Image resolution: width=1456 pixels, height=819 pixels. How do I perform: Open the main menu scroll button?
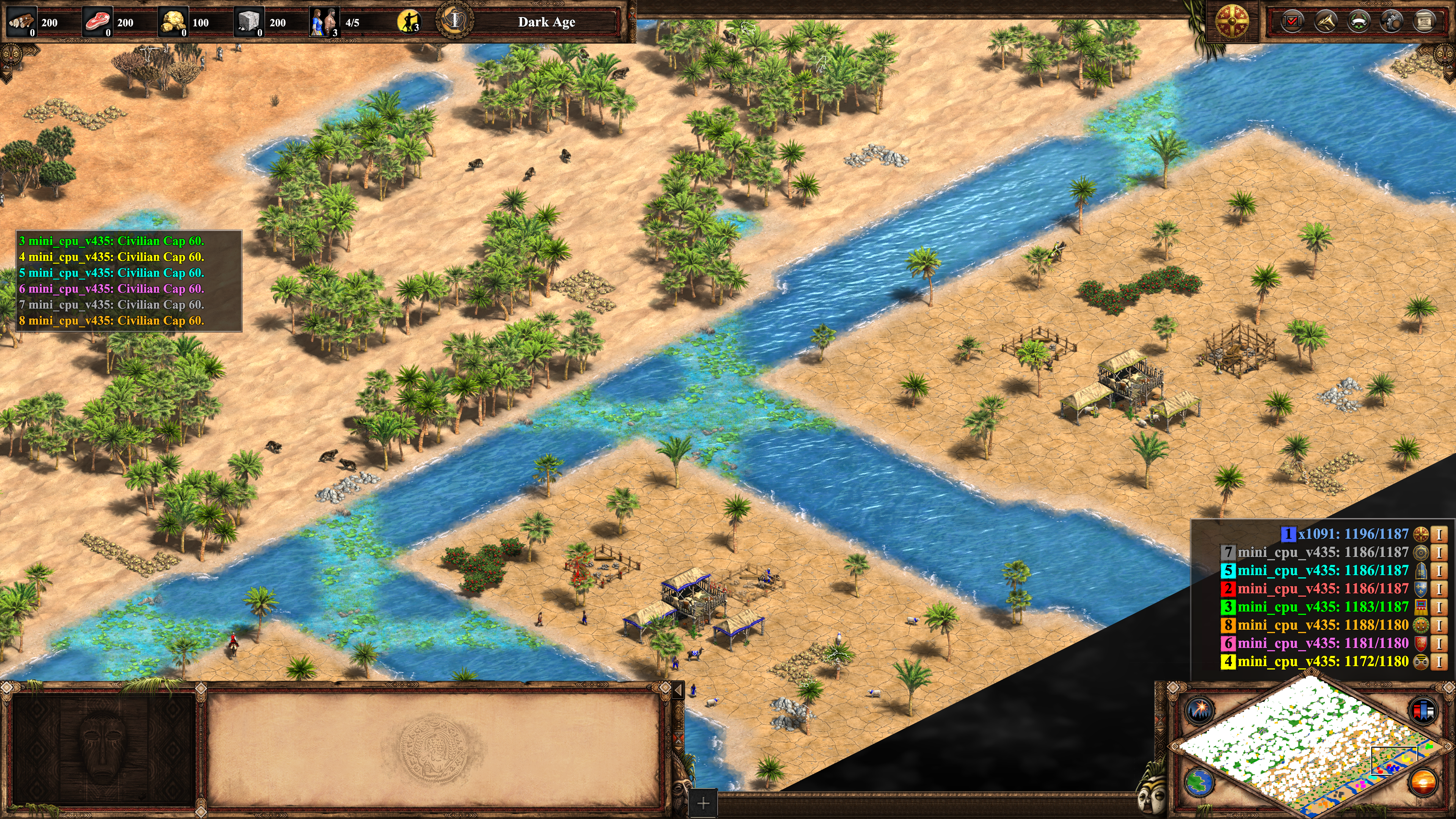pyautogui.click(x=1425, y=22)
